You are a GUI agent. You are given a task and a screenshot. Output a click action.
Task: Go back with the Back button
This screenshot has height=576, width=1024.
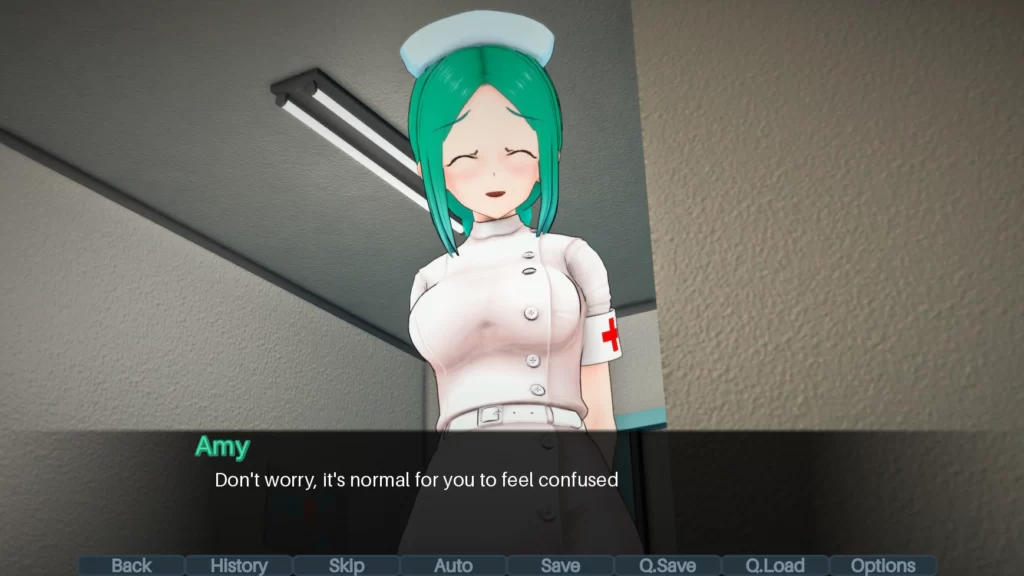point(131,566)
